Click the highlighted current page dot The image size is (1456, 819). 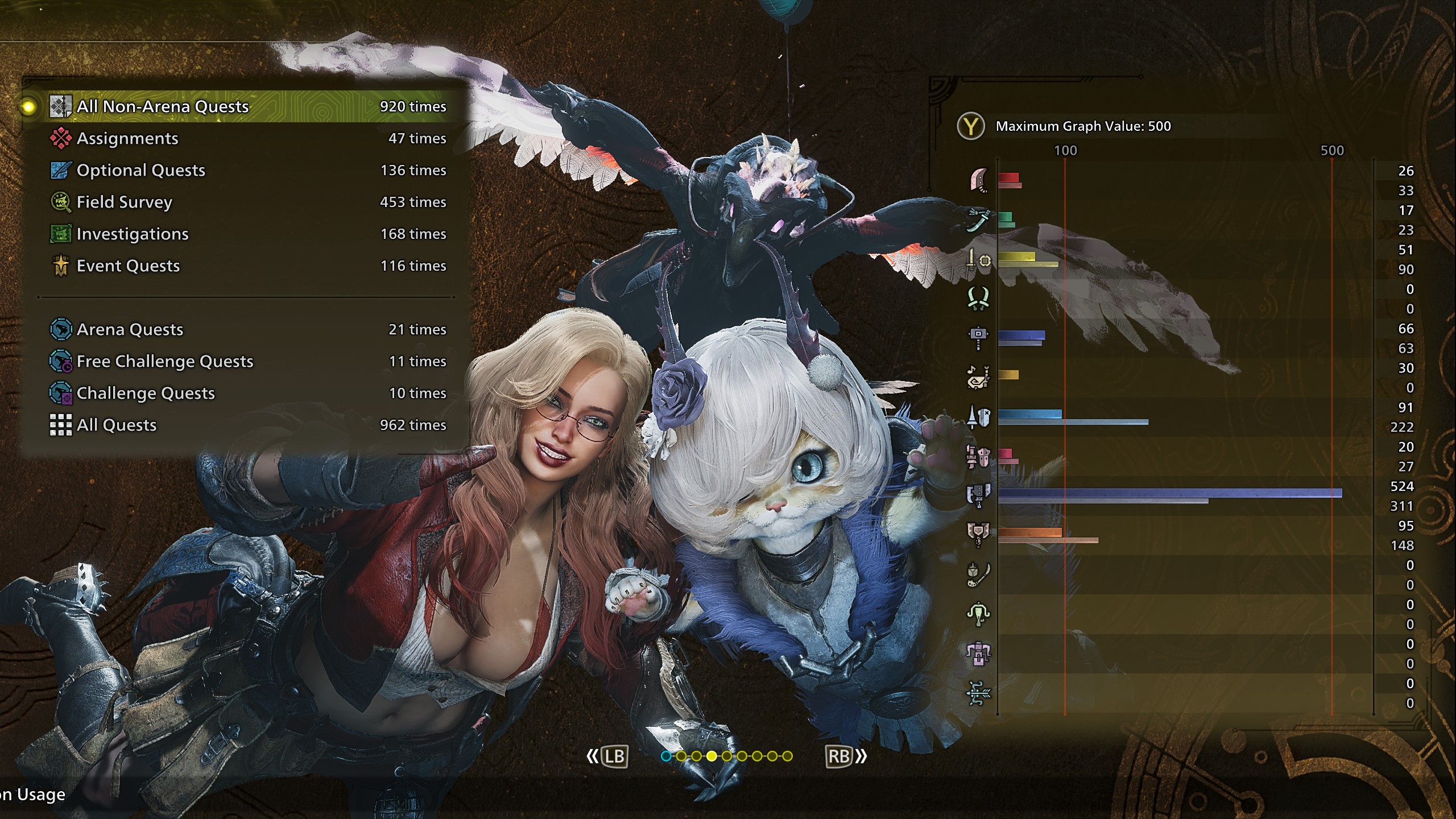click(x=712, y=756)
